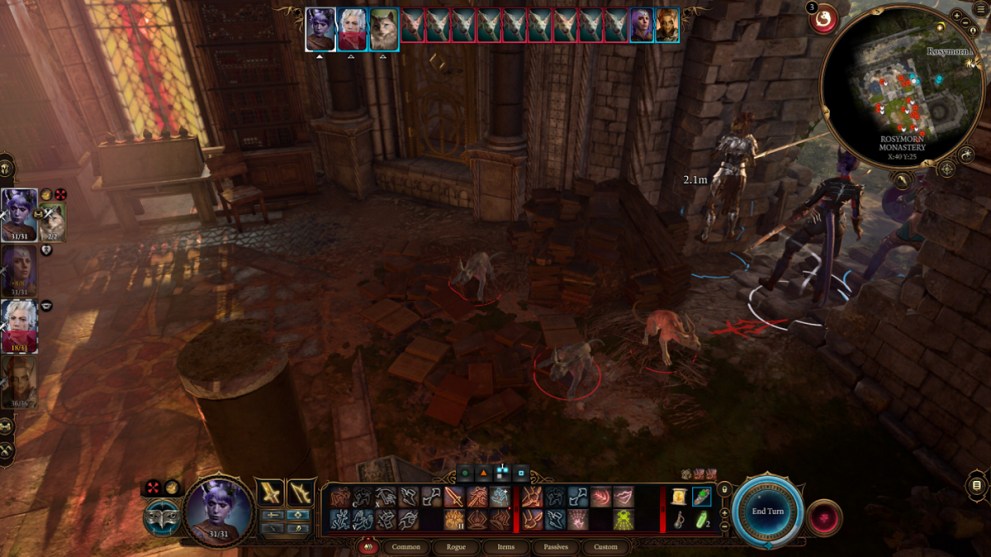
Task: Select the white-haired companion party portrait
Action: pyautogui.click(x=20, y=322)
